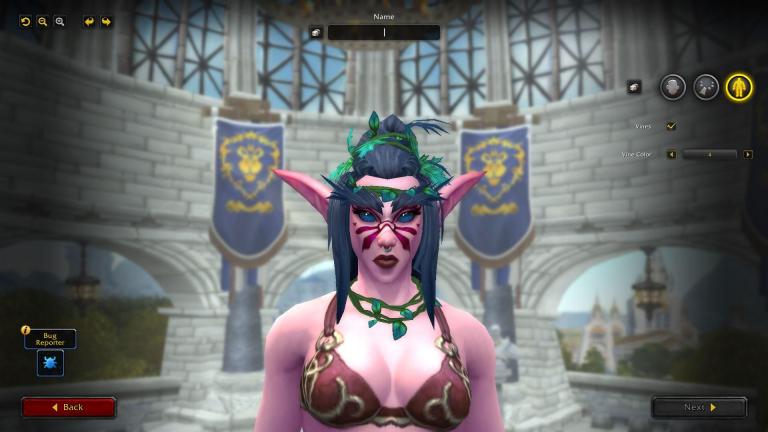Rotate the character with the right arrow
The image size is (768, 432).
pos(106,21)
